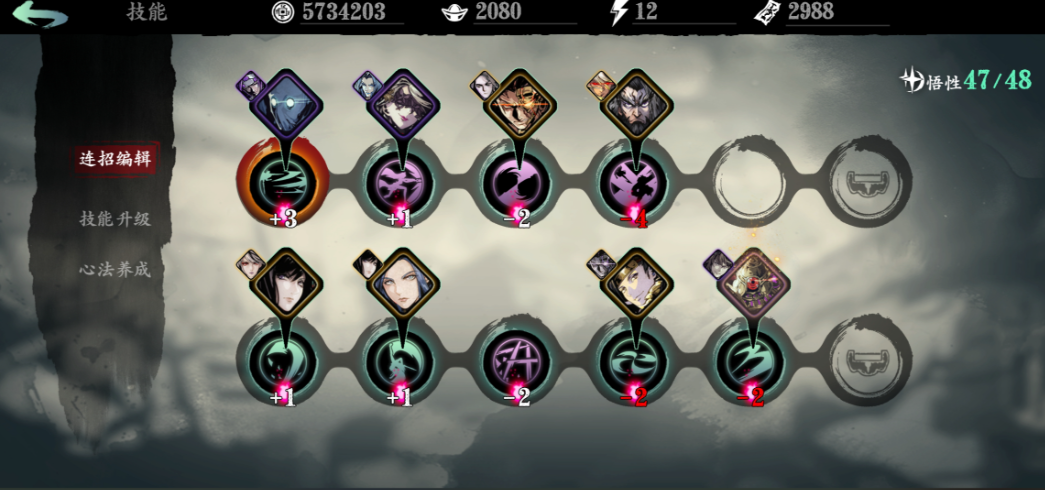Switch to the 技能升级 tab
The image size is (1045, 490).
pos(115,218)
